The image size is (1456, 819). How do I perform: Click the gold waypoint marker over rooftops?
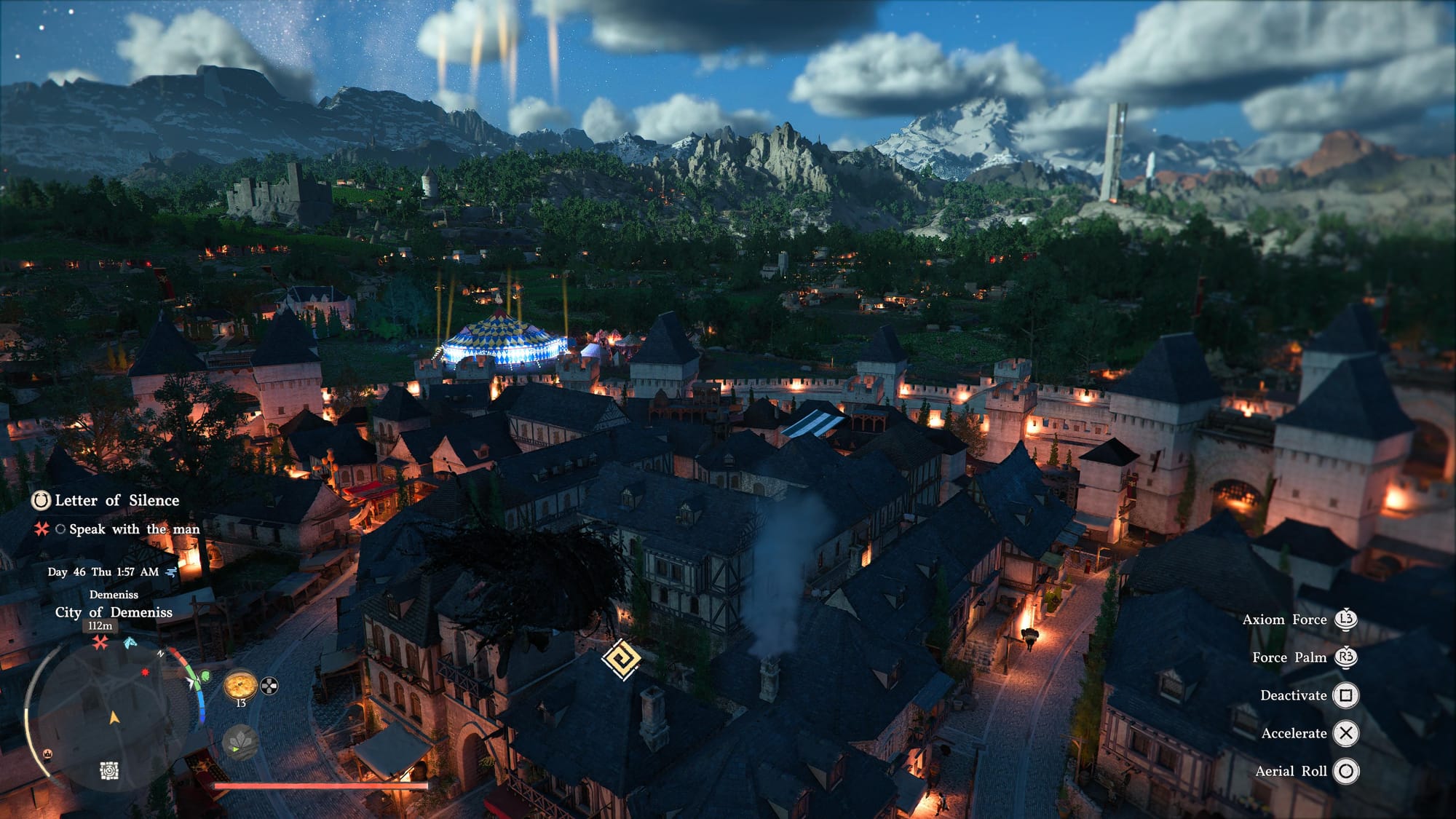621,659
